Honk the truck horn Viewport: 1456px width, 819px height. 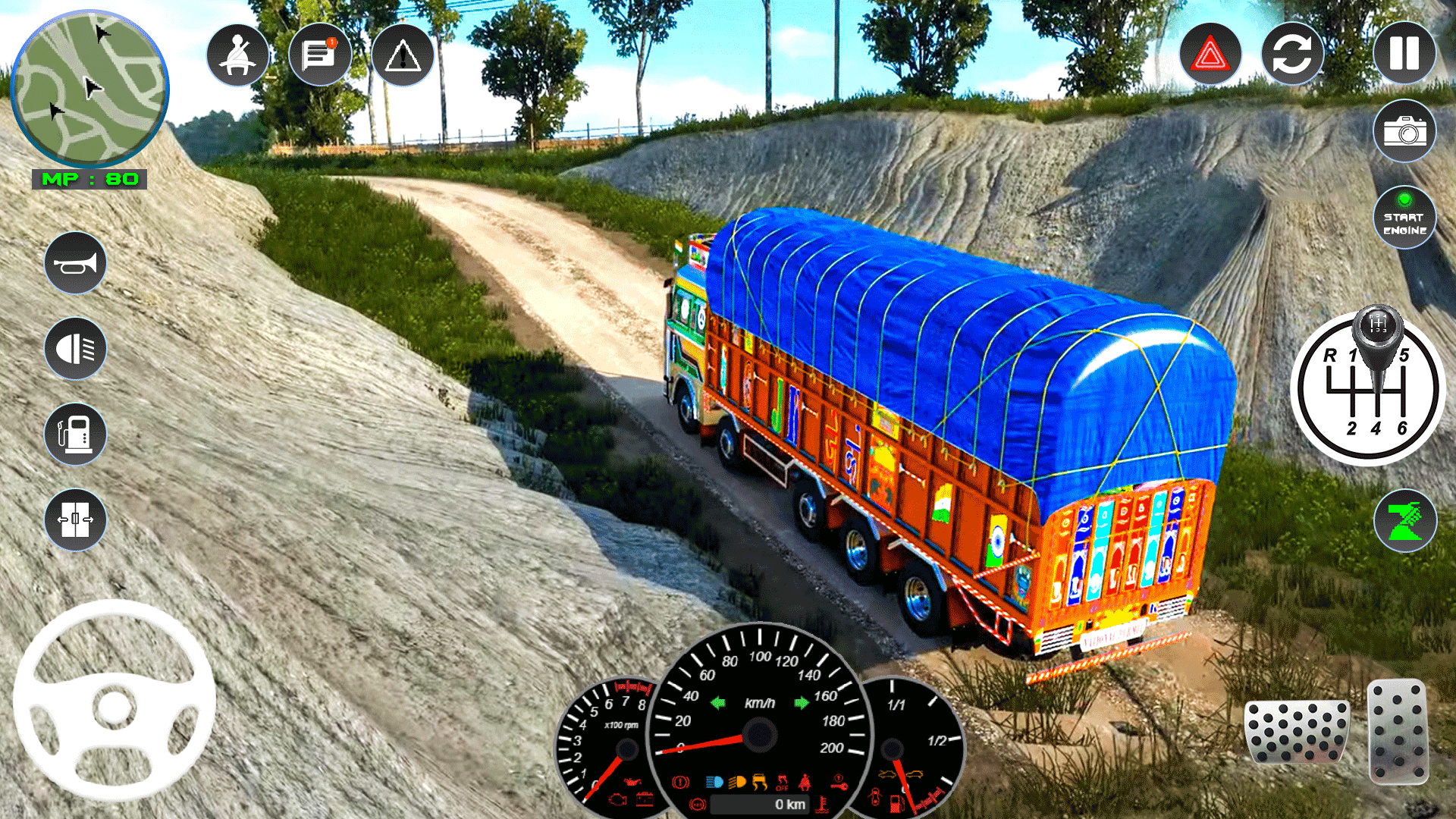pos(75,263)
